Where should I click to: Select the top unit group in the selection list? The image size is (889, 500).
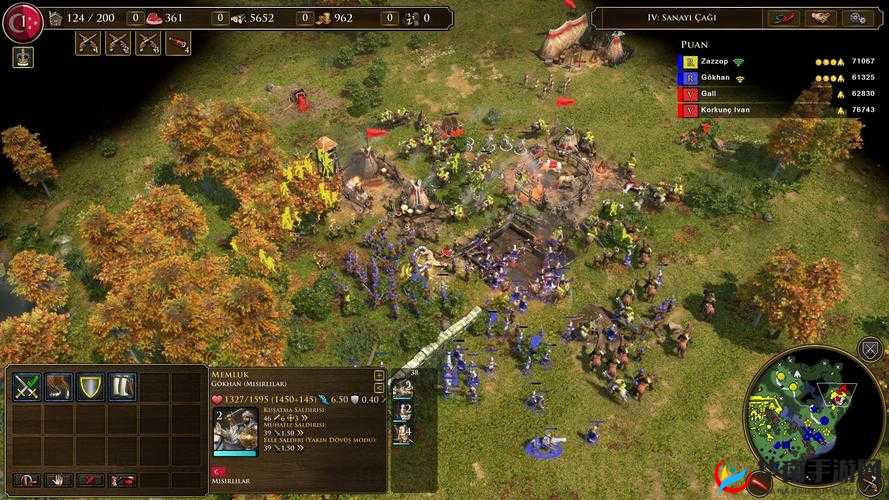[x=402, y=389]
